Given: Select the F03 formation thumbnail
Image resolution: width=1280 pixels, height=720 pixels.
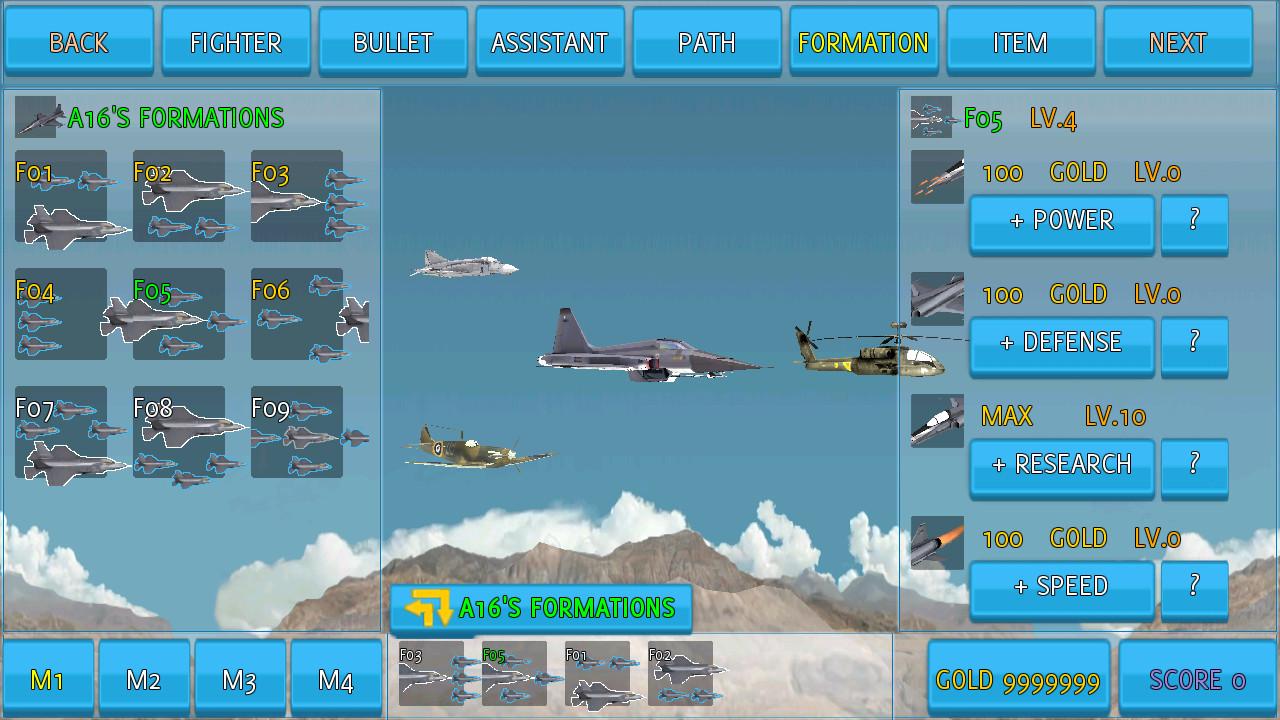Looking at the screenshot, I should click(297, 197).
